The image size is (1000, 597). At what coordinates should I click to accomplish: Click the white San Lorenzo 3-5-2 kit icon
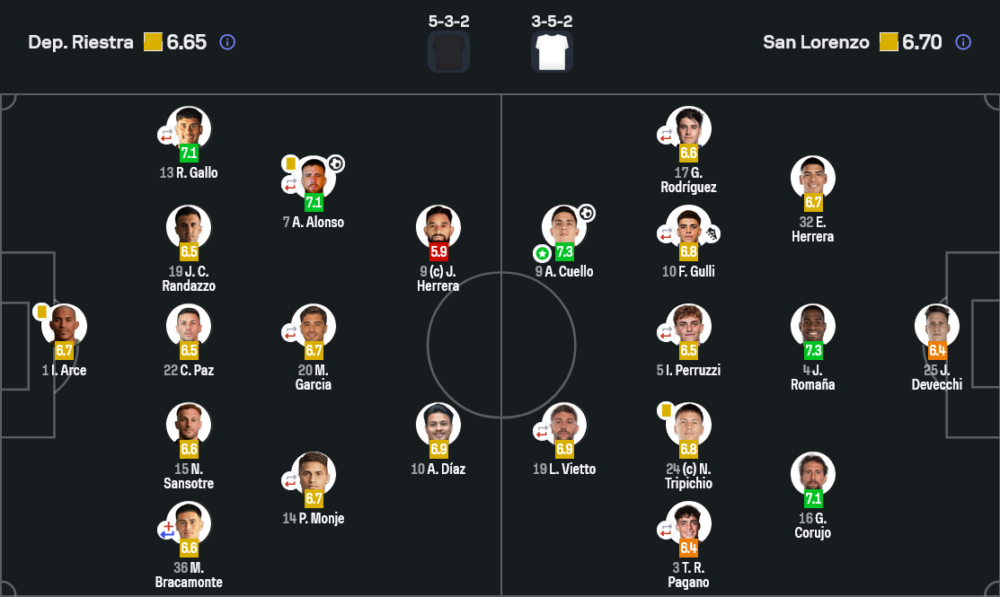[552, 52]
